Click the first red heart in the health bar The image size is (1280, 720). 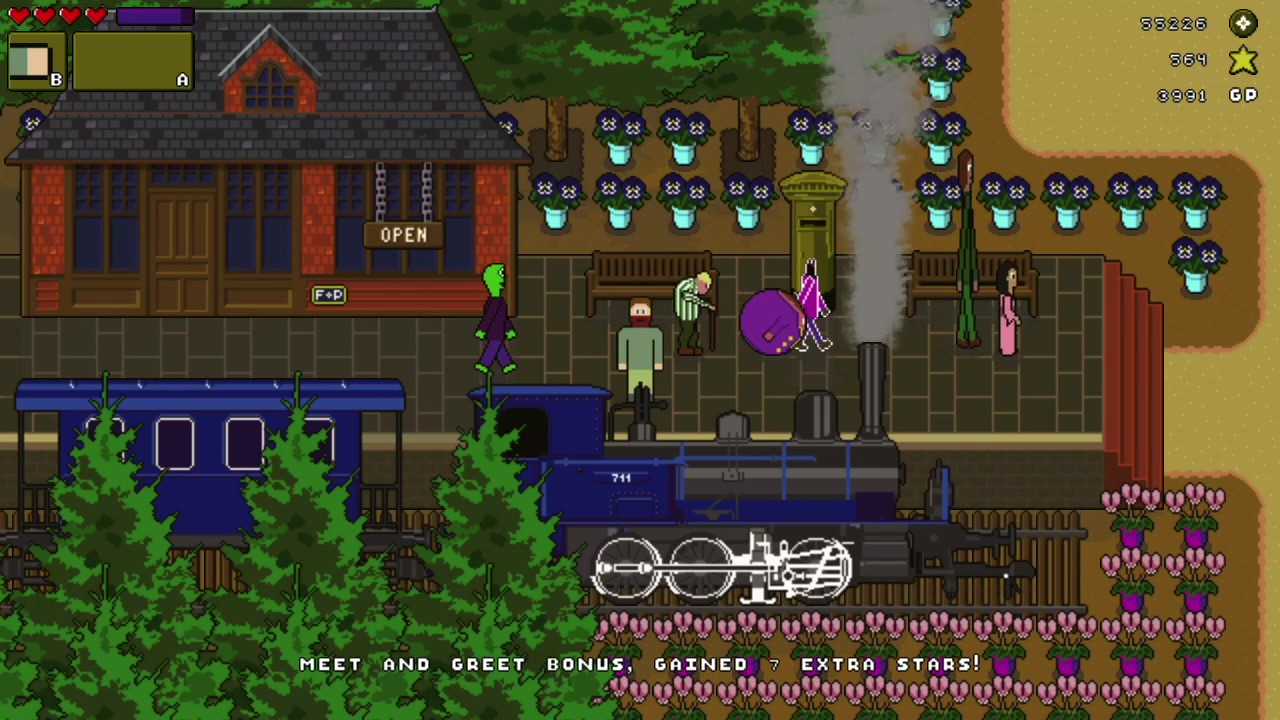[x=18, y=15]
